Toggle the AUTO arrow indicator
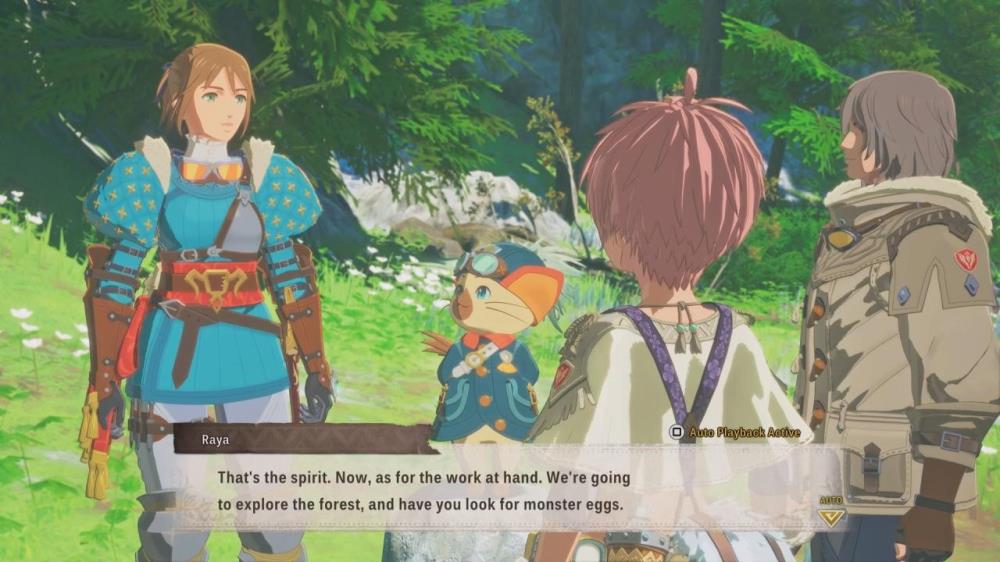Screen dimensions: 1000x562 [x=831, y=516]
